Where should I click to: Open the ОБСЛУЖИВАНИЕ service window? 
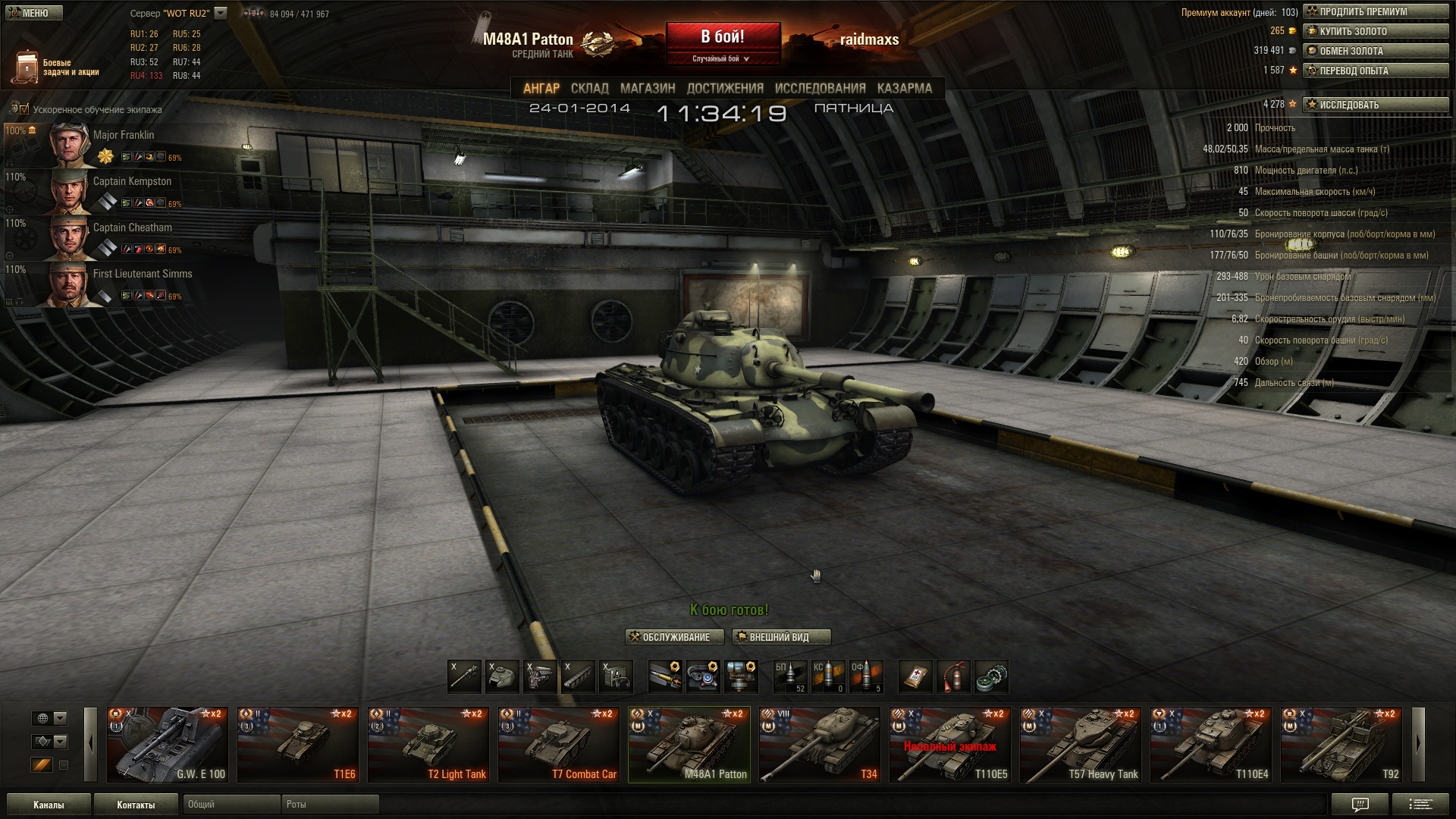(x=669, y=637)
